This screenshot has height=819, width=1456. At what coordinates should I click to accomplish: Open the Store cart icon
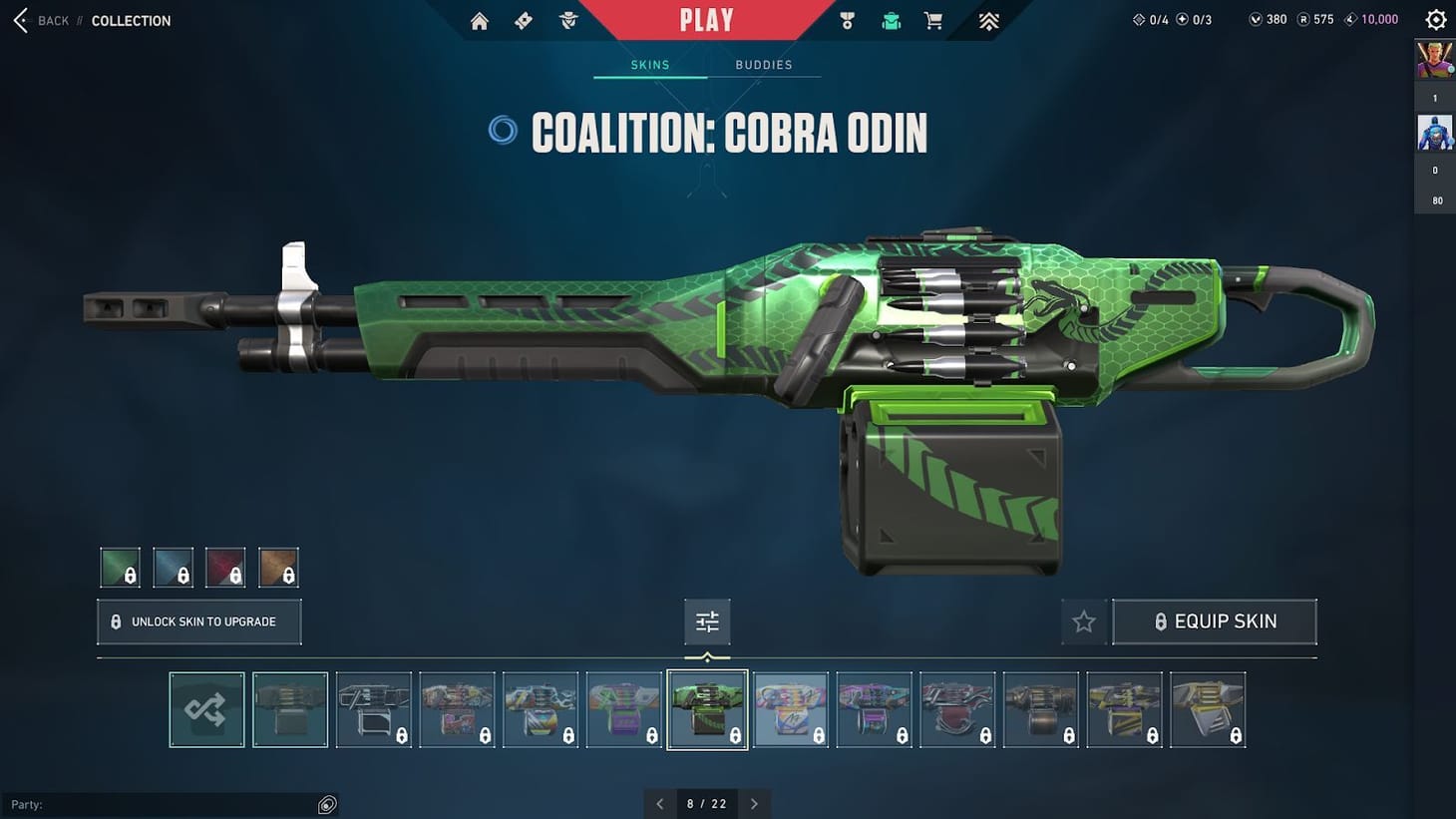point(932,20)
